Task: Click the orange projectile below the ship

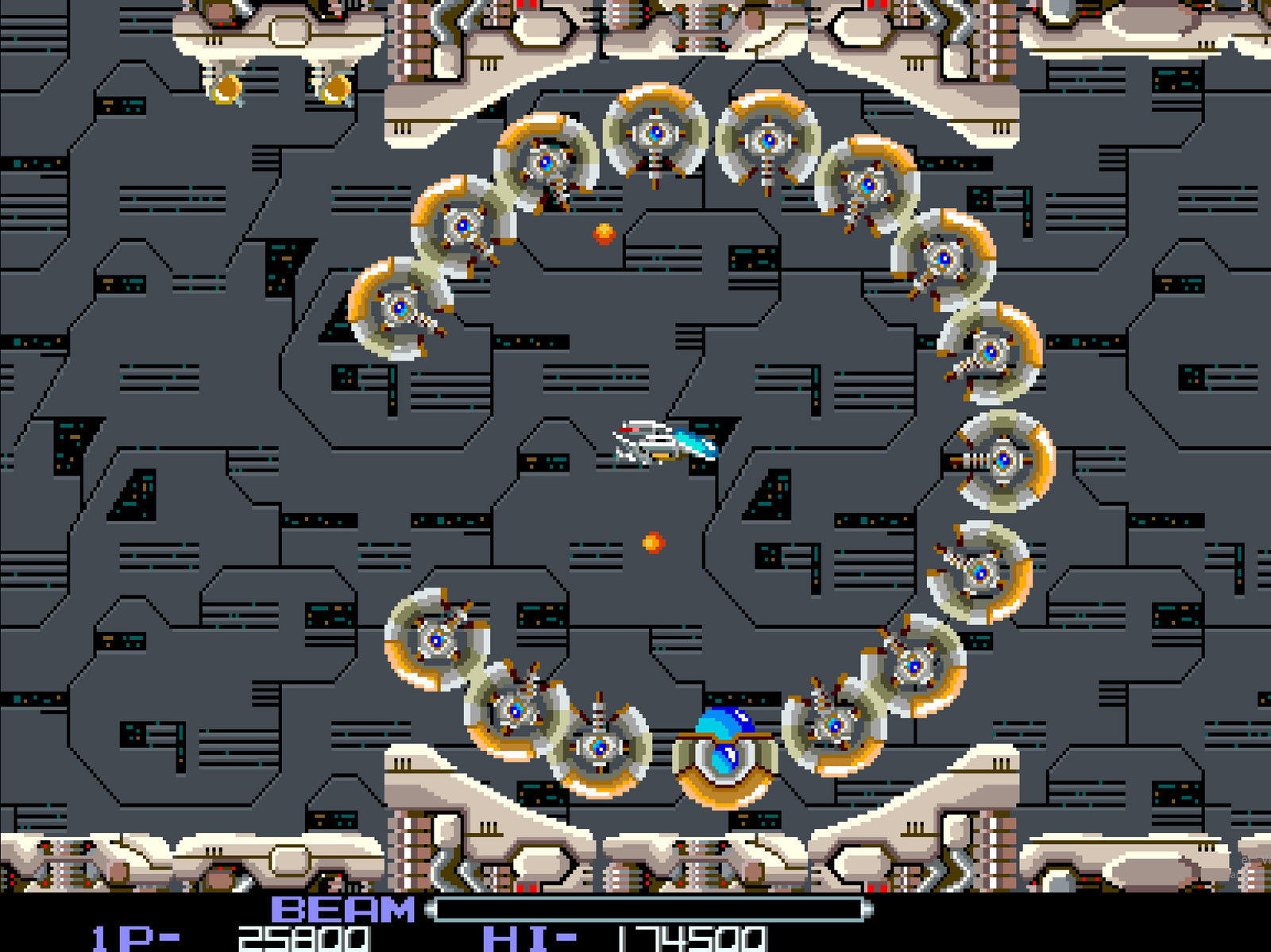Action: tap(651, 542)
